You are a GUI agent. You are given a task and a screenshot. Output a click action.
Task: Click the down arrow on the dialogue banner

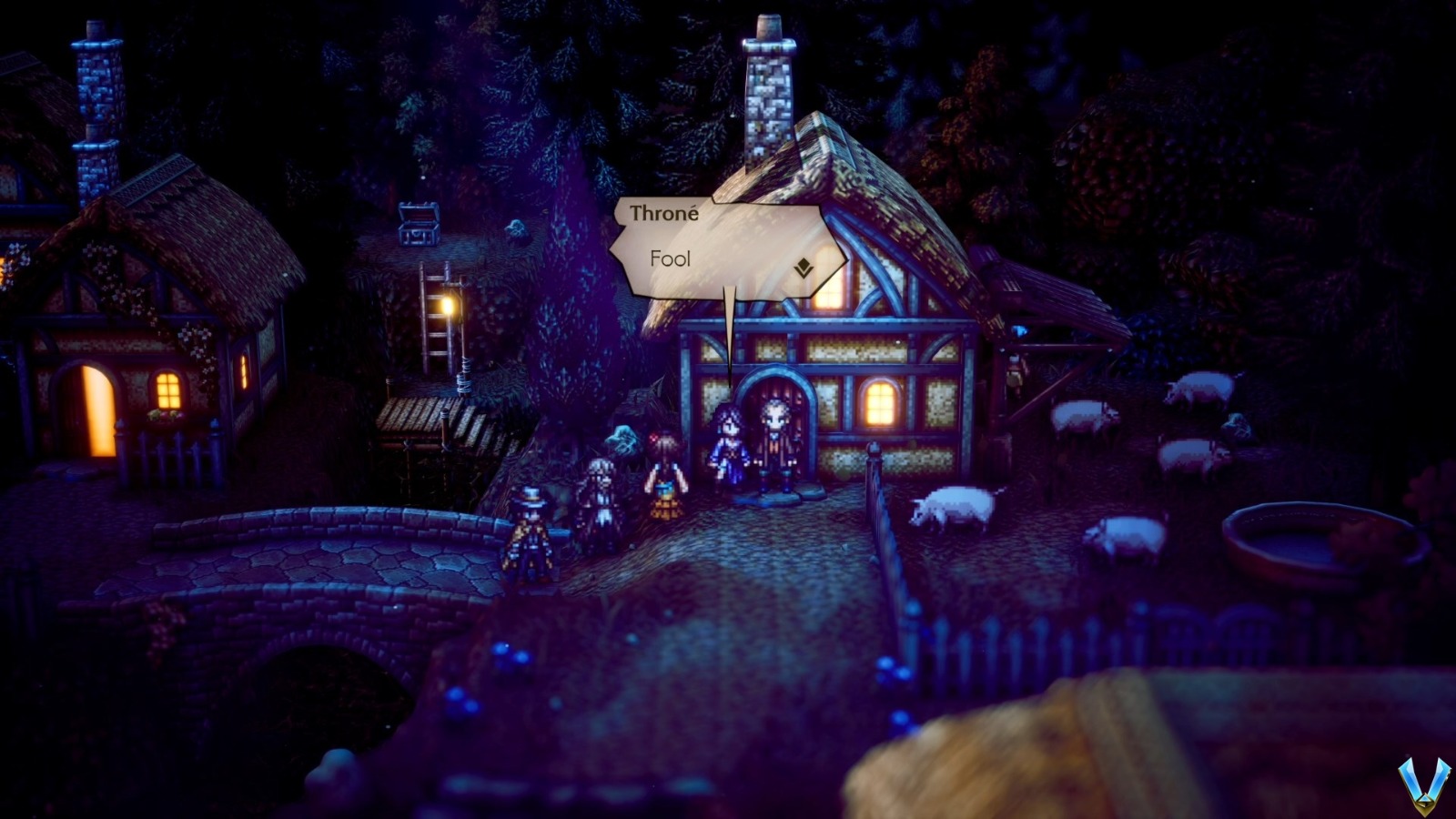click(802, 268)
